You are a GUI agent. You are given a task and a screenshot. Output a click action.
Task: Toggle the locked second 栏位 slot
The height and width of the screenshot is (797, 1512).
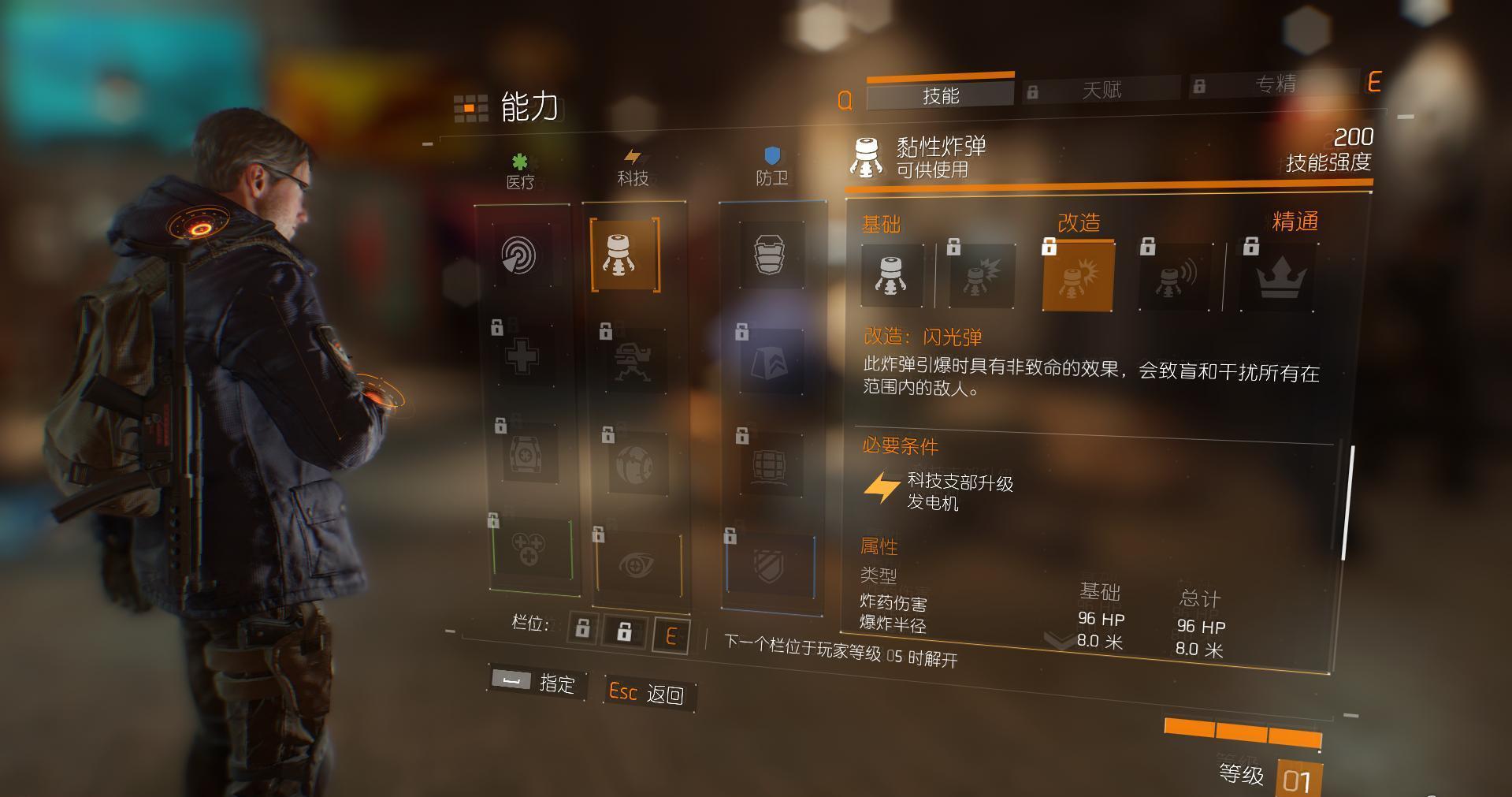coord(625,630)
